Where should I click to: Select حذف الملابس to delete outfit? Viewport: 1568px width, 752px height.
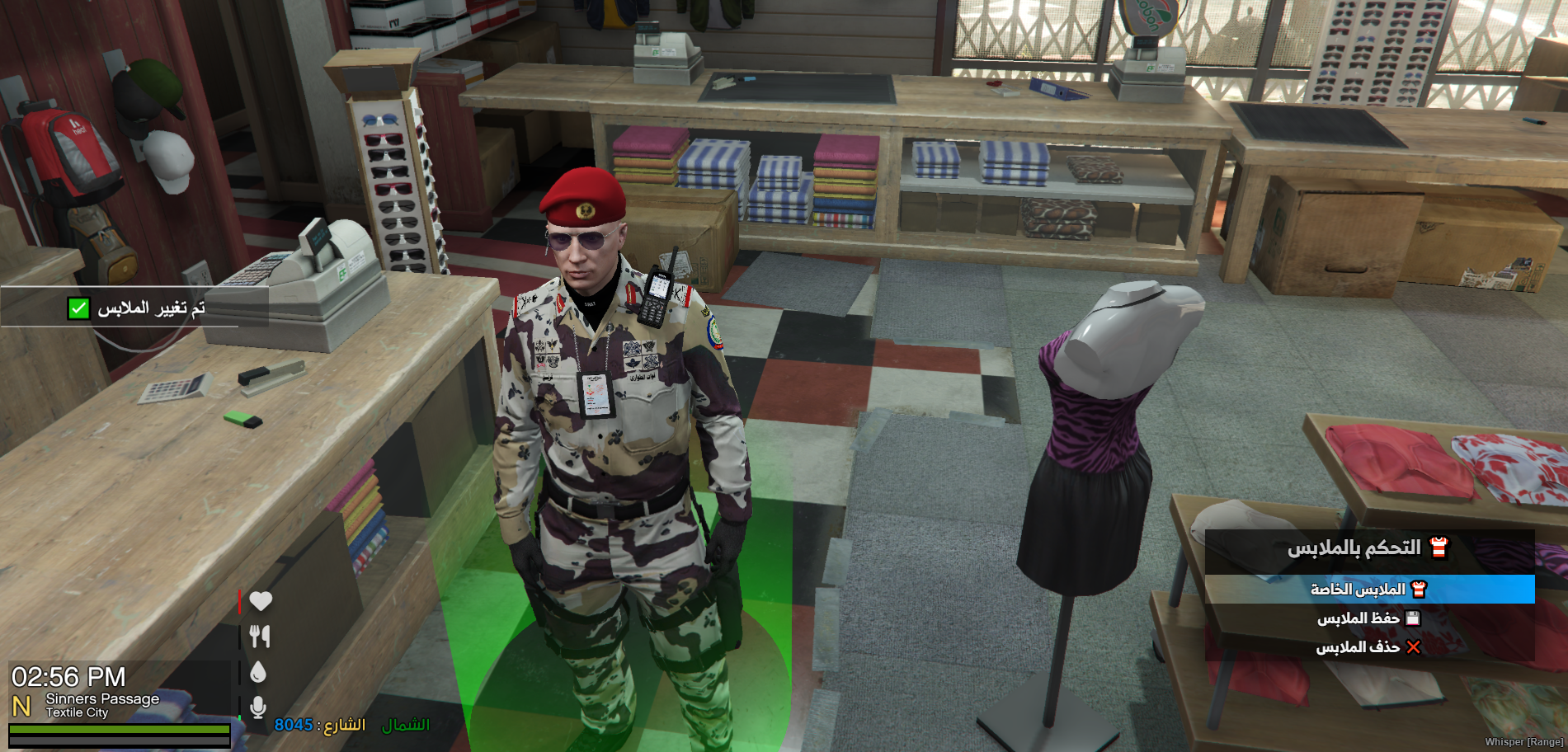[1368, 647]
